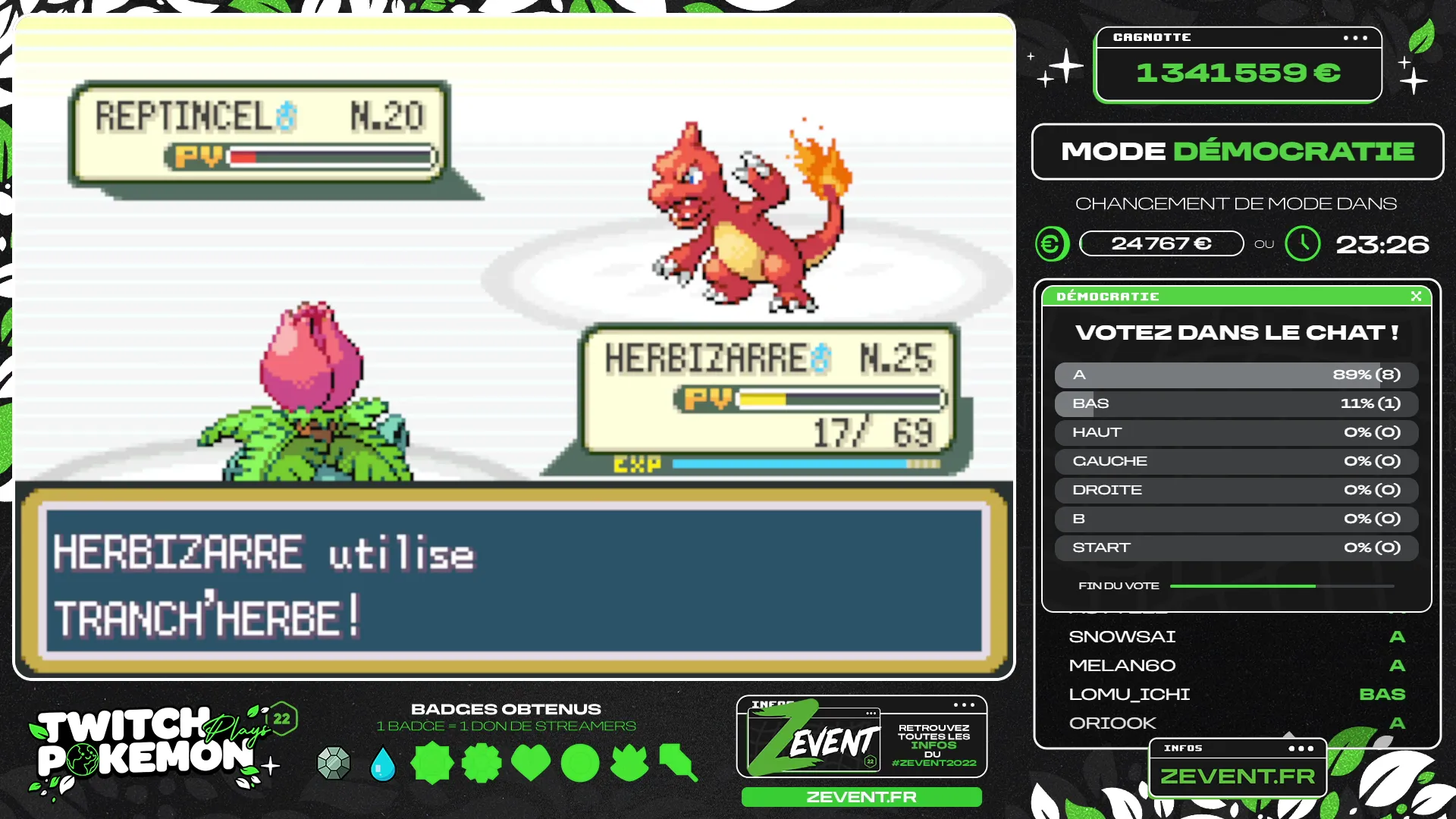Vote for the A option

pyautogui.click(x=1236, y=375)
